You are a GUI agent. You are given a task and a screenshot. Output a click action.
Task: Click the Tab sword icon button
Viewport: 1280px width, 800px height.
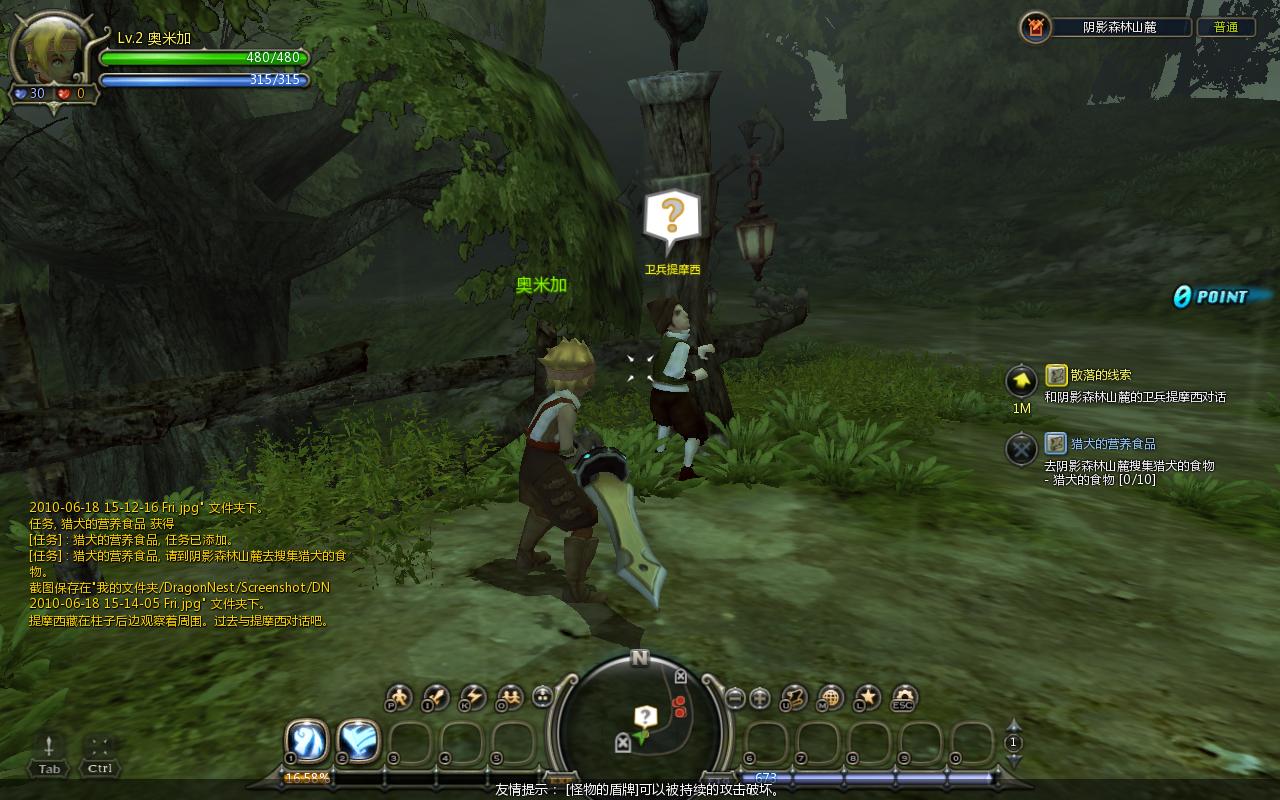pyautogui.click(x=48, y=746)
